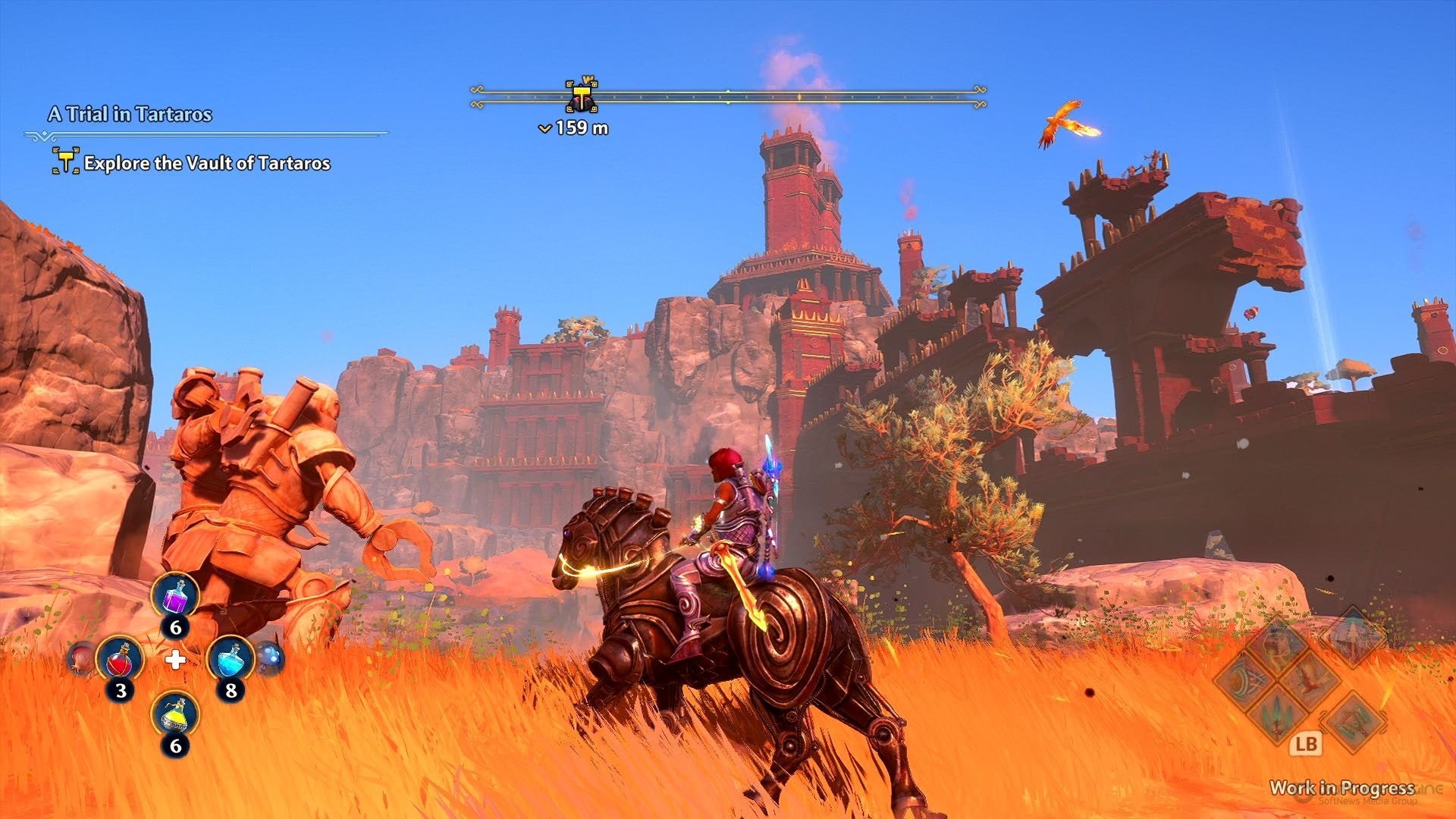Select the purple potion with 6 charges

tap(175, 596)
